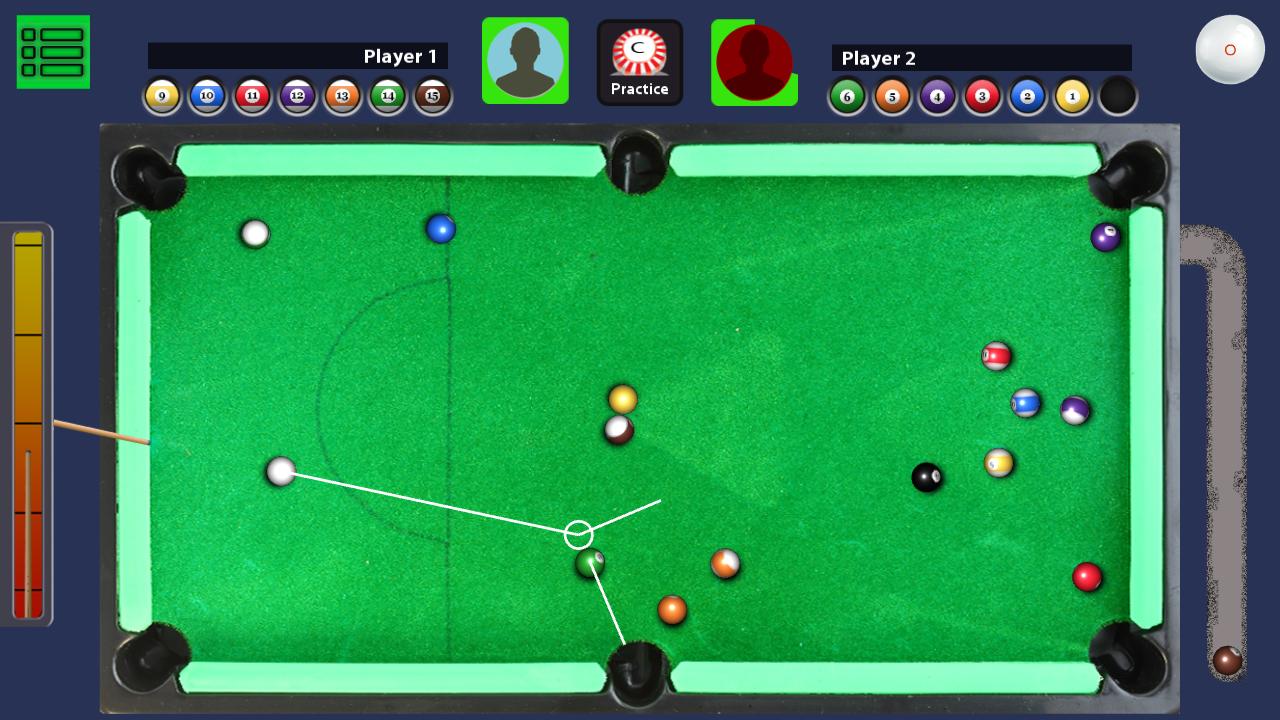Click the green 6-ball icon in Player 2's rack
The image size is (1280, 720).
pyautogui.click(x=847, y=95)
